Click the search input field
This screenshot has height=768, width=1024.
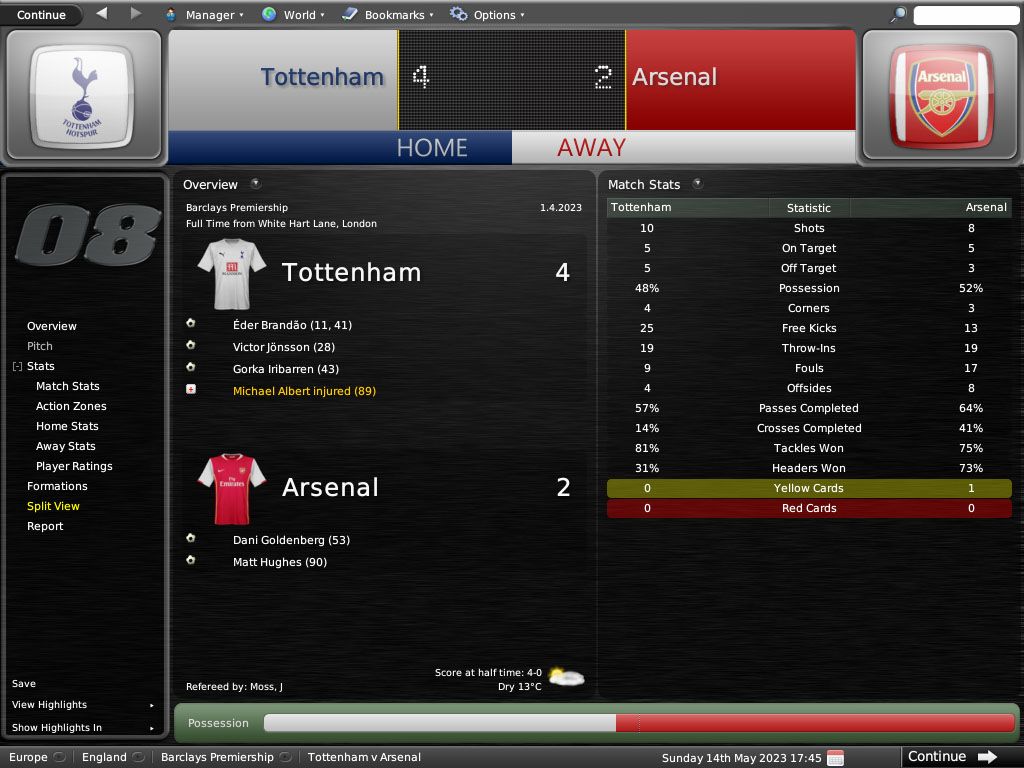tap(965, 15)
